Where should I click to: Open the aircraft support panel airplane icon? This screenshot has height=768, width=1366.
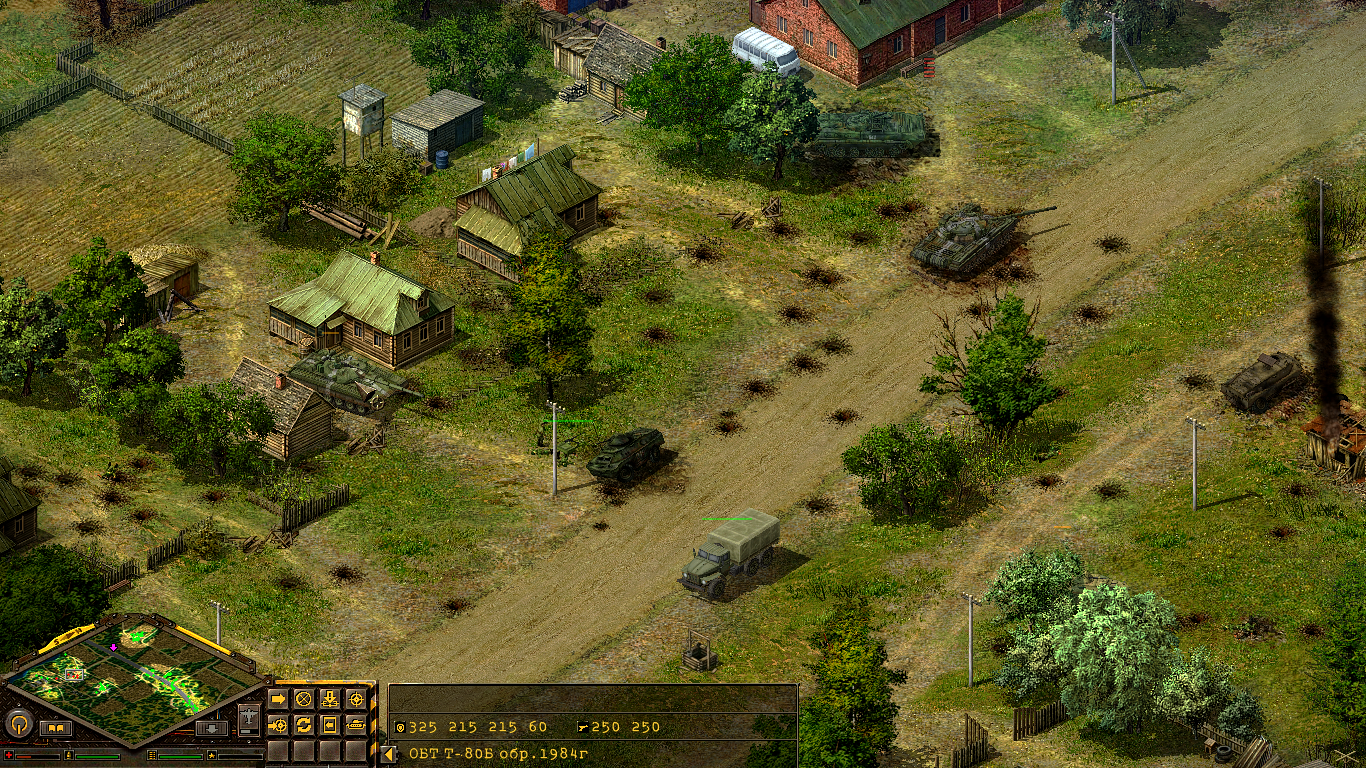(249, 715)
